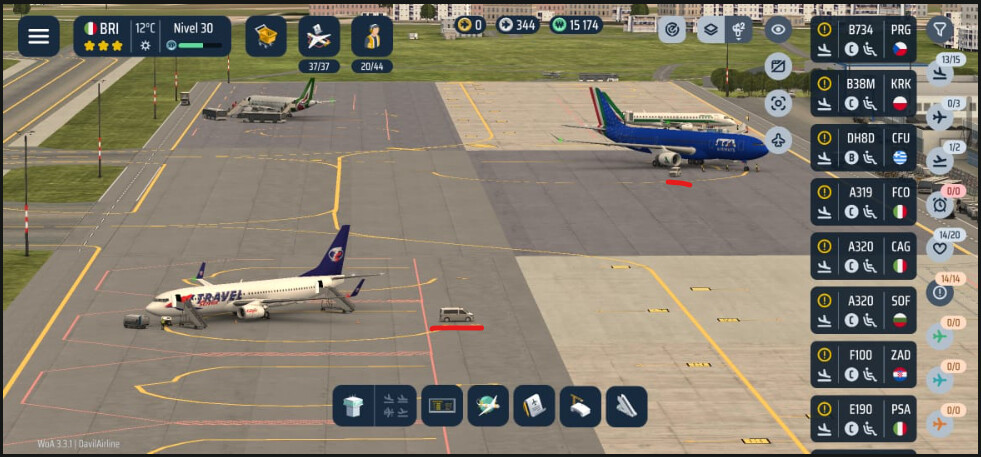Open the layers view button
Screen dimensions: 981x457
point(710,29)
